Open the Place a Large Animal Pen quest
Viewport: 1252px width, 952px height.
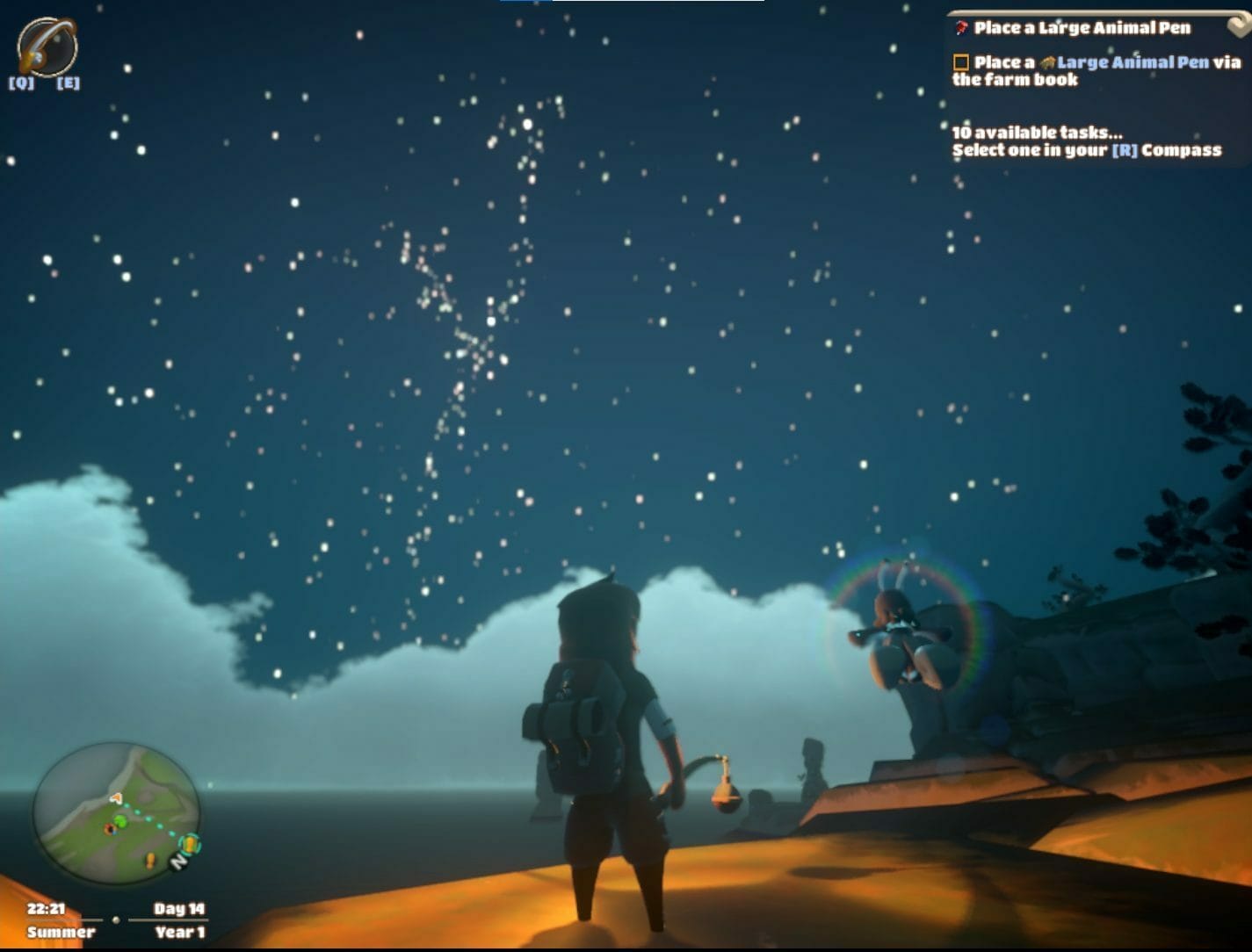[1082, 28]
